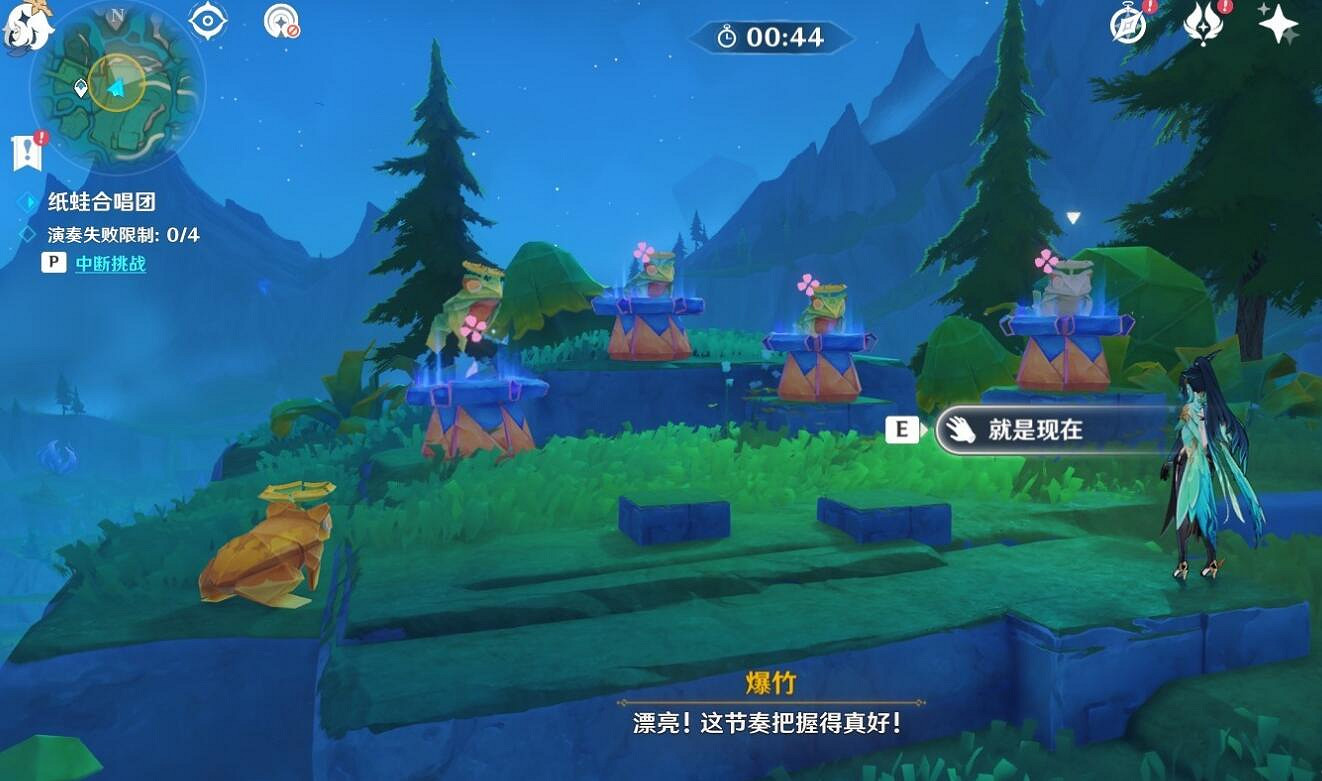Toggle the quest navigation eye icon
This screenshot has width=1322, height=781.
pos(205,21)
